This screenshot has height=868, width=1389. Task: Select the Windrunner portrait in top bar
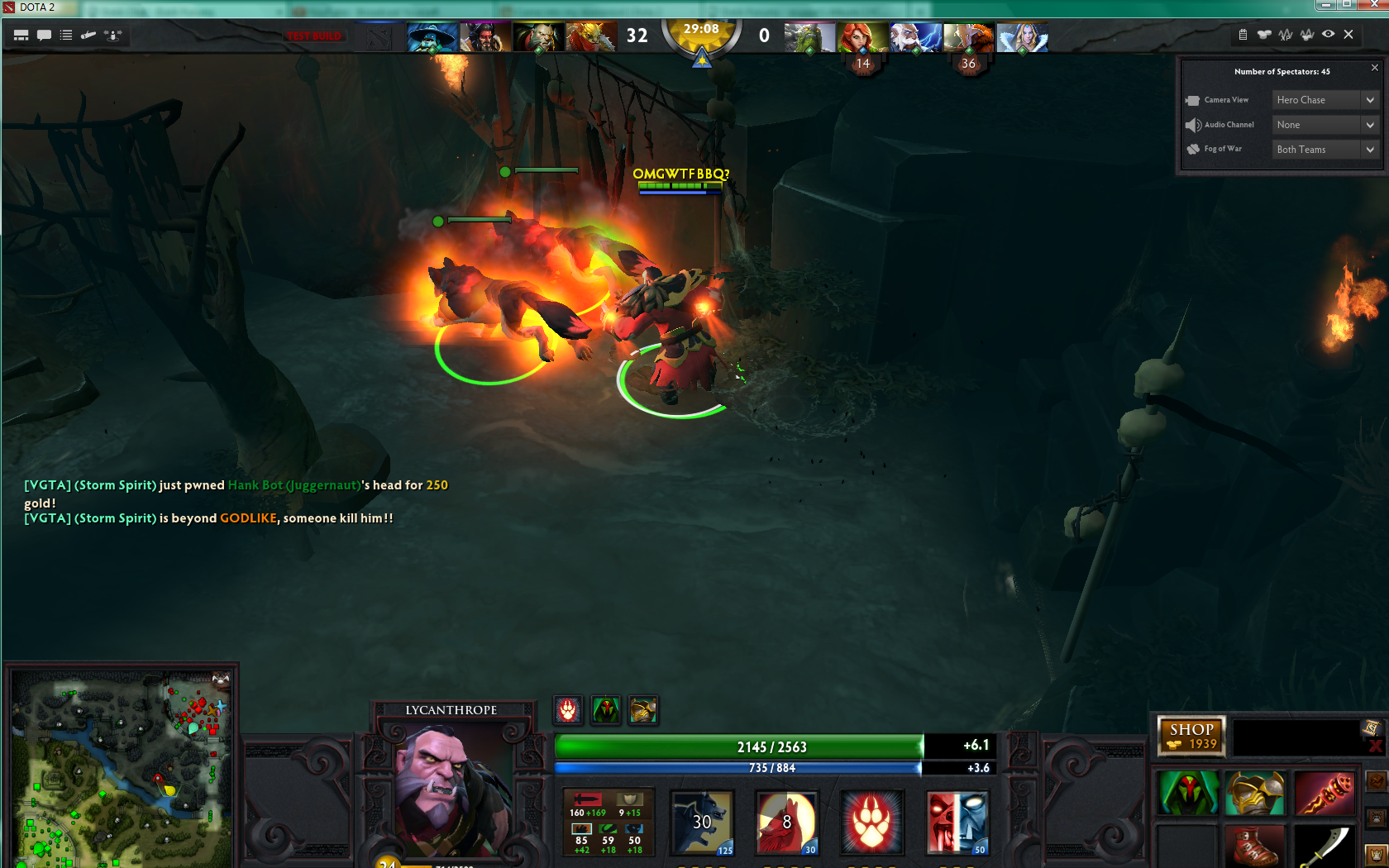pyautogui.click(x=862, y=37)
